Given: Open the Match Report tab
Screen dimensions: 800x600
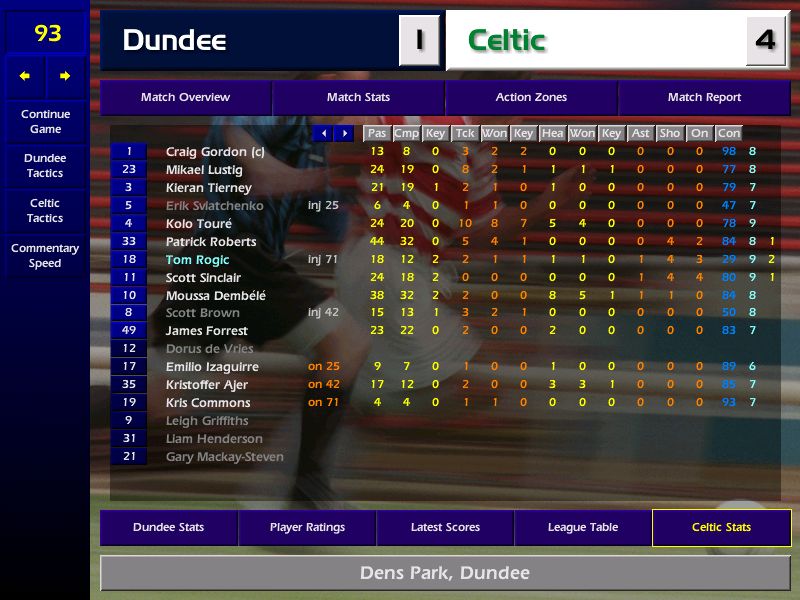Looking at the screenshot, I should click(x=704, y=98).
